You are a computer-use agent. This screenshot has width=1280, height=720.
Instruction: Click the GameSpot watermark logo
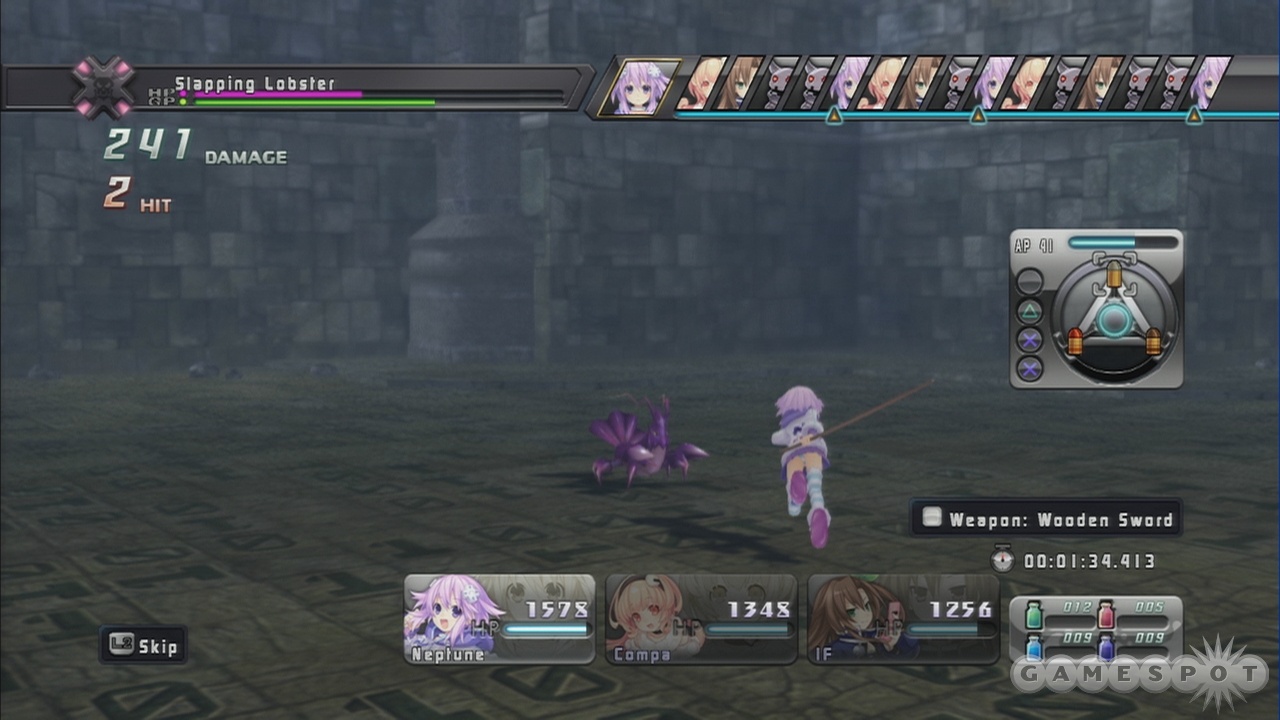coord(1140,674)
